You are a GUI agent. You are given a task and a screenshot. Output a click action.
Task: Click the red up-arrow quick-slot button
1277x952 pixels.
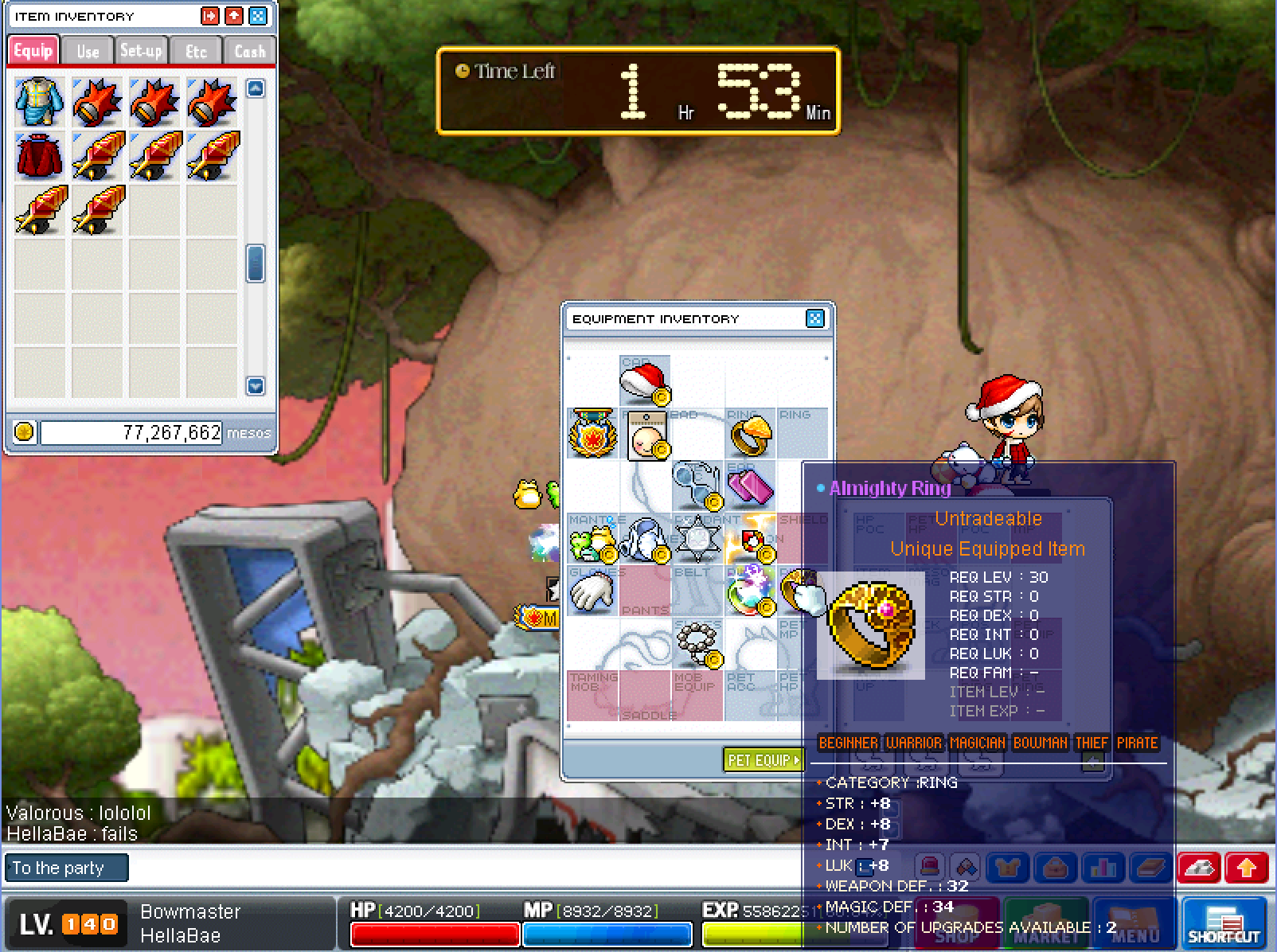1247,868
